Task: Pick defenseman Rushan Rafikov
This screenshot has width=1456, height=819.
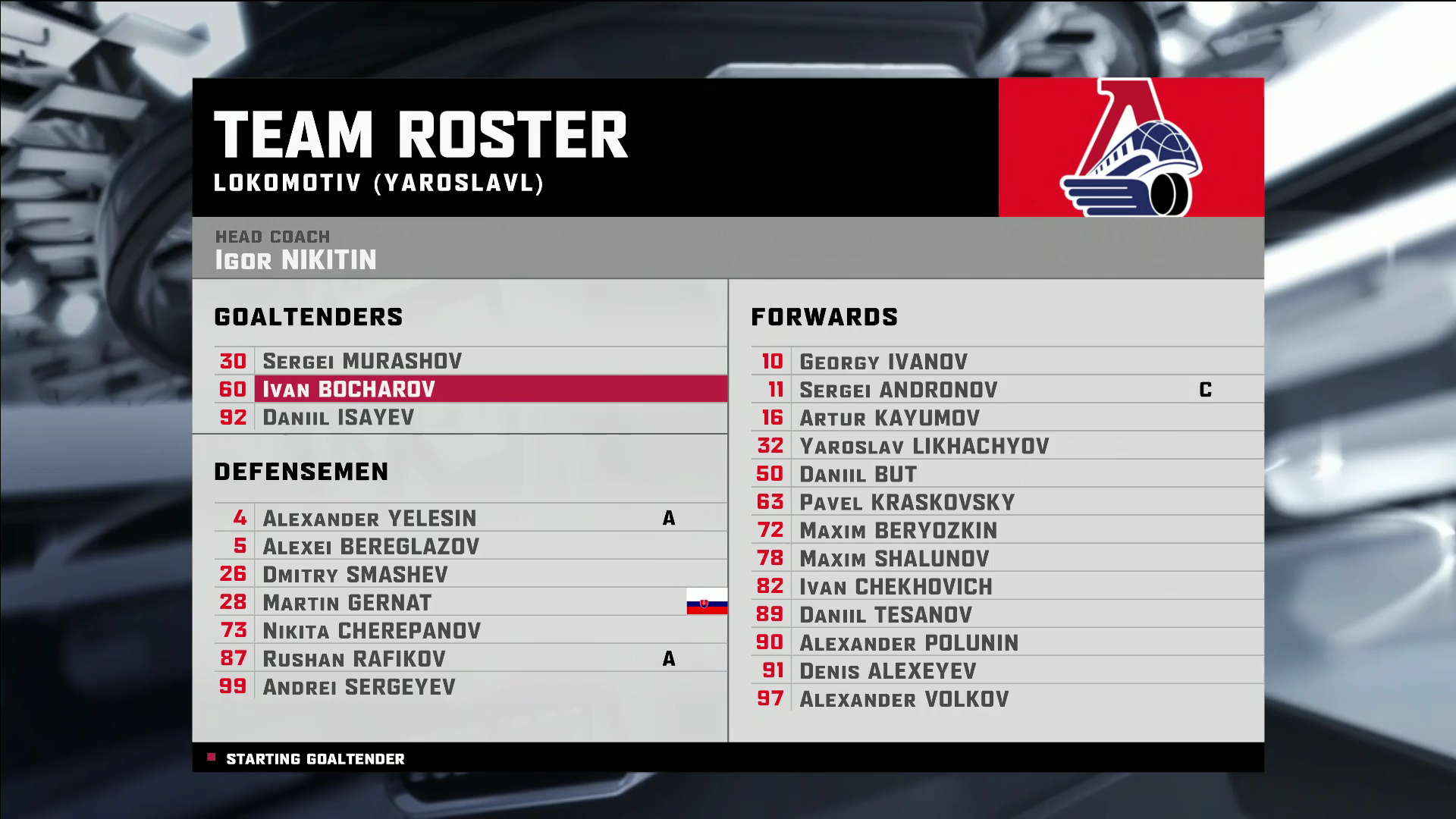Action: point(354,658)
